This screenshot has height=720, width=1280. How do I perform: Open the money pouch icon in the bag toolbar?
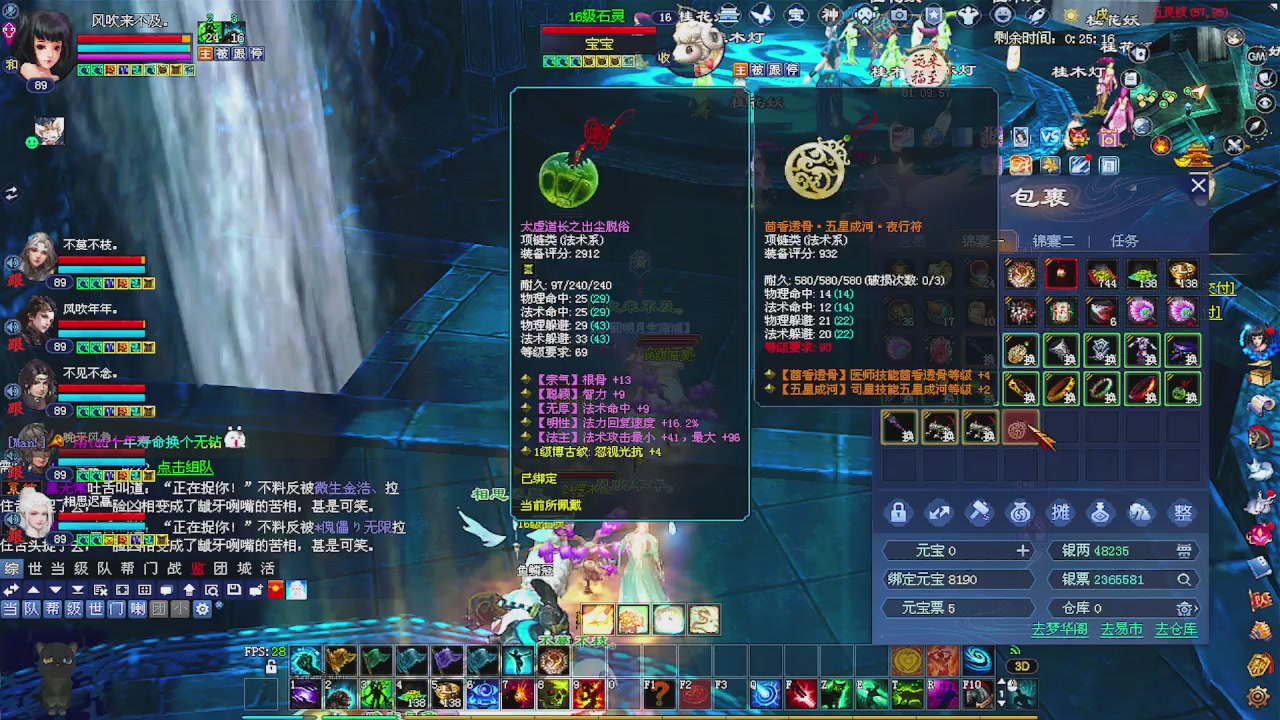1019,512
